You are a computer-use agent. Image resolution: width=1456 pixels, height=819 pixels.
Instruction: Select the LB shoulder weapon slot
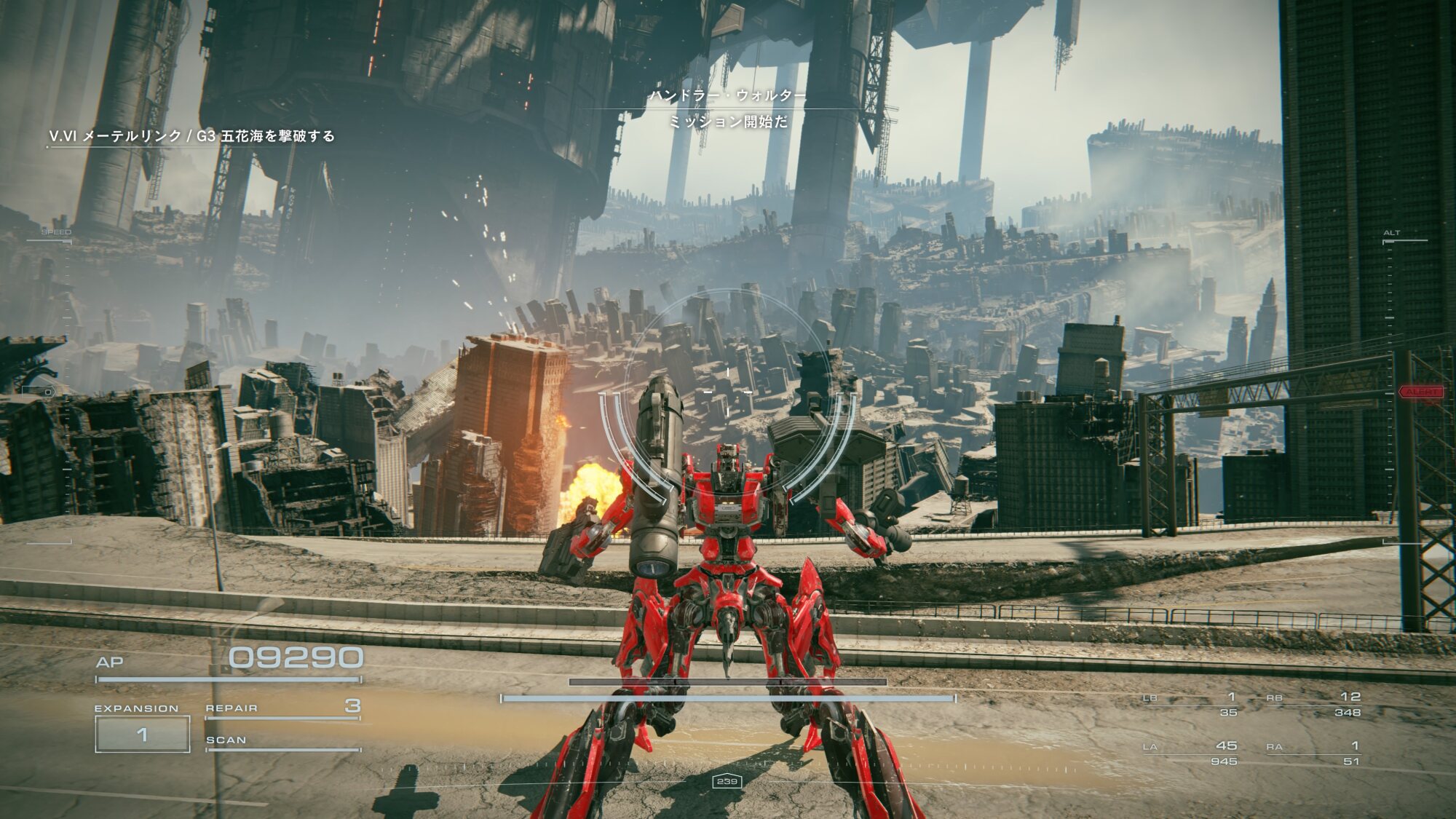coord(1190,704)
